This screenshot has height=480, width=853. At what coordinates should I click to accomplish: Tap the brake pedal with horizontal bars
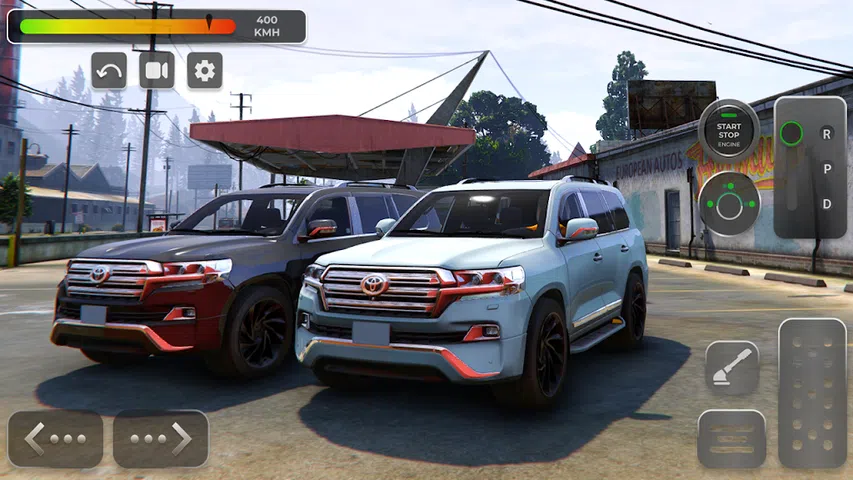(732, 438)
